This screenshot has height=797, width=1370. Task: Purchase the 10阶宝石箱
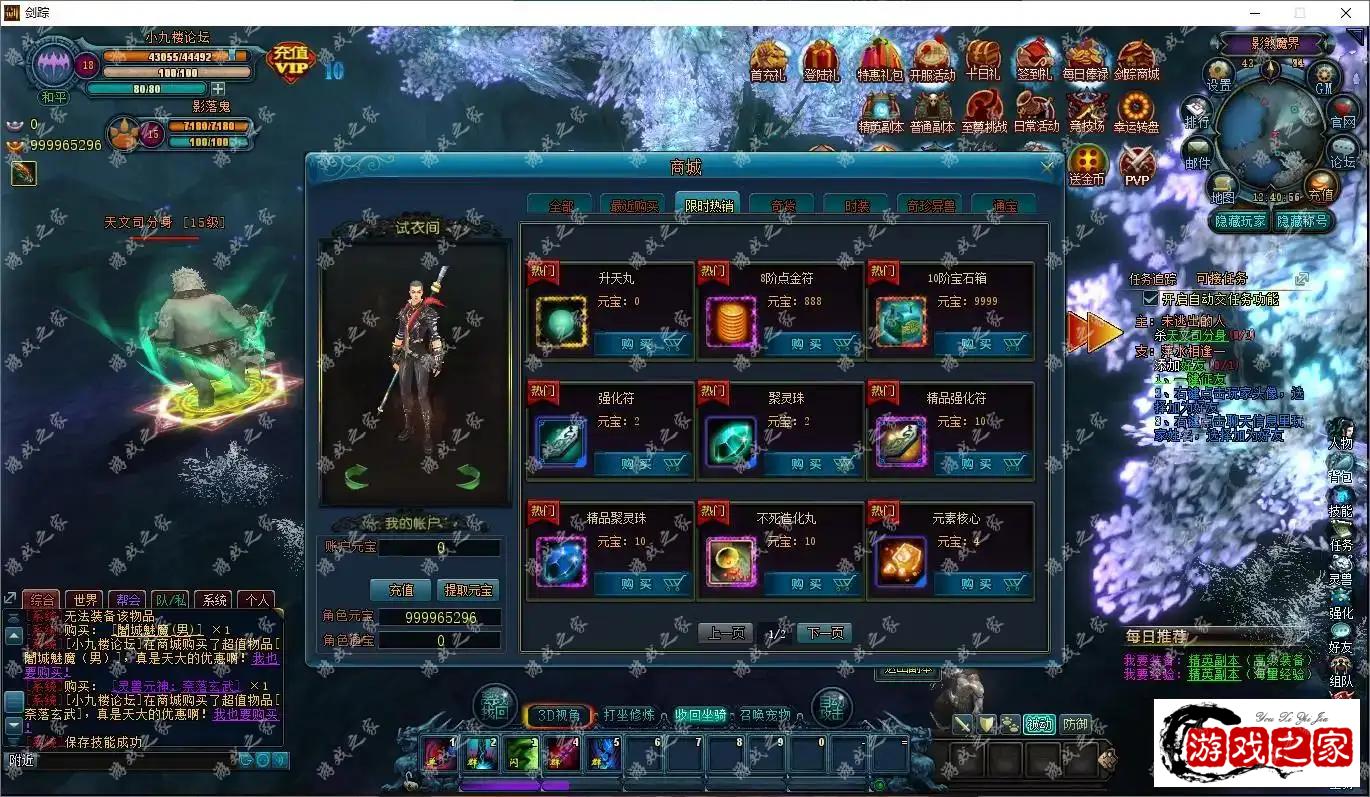[982, 344]
